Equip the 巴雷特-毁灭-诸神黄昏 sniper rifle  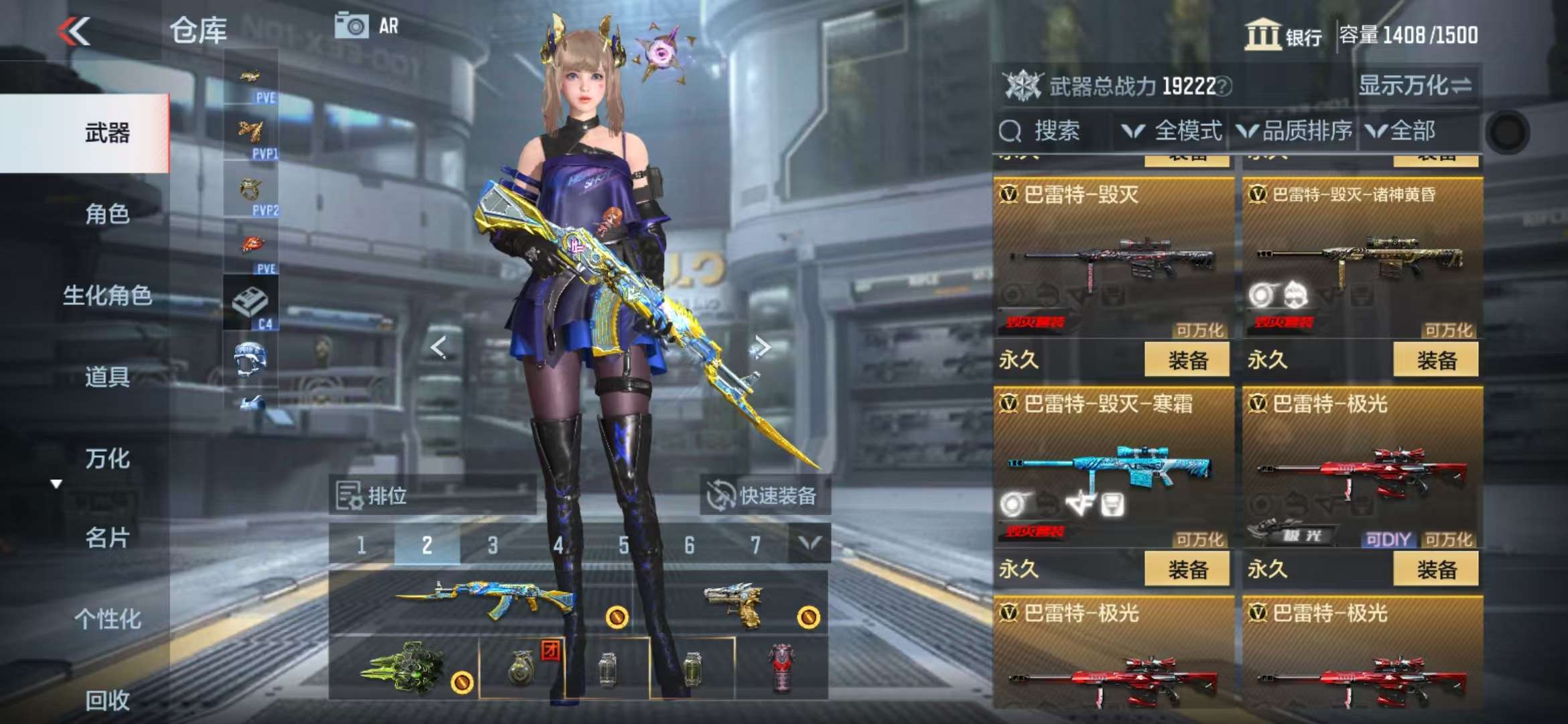pos(1435,360)
